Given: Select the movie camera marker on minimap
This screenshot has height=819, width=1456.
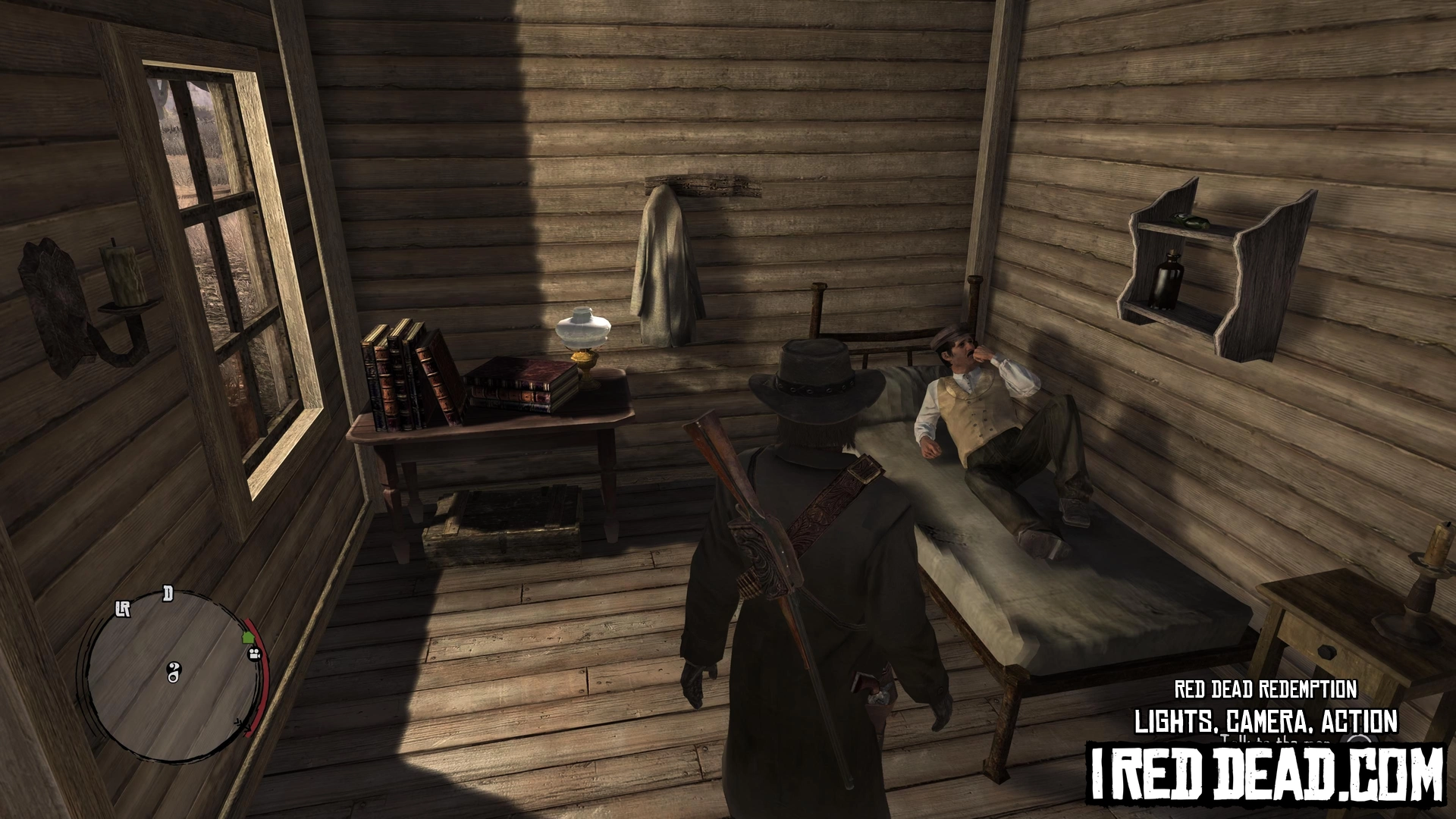Looking at the screenshot, I should [x=255, y=653].
